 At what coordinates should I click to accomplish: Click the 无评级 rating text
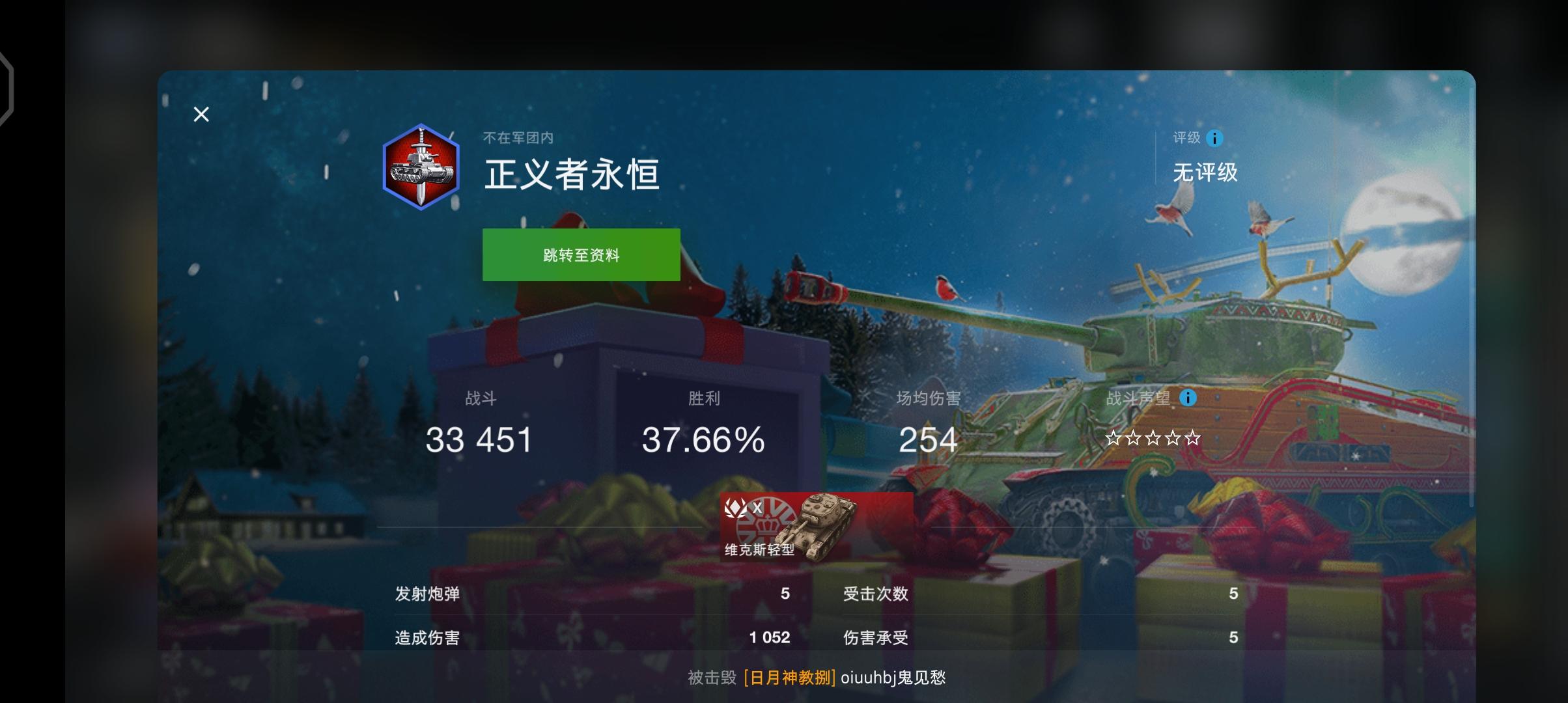click(x=1206, y=173)
